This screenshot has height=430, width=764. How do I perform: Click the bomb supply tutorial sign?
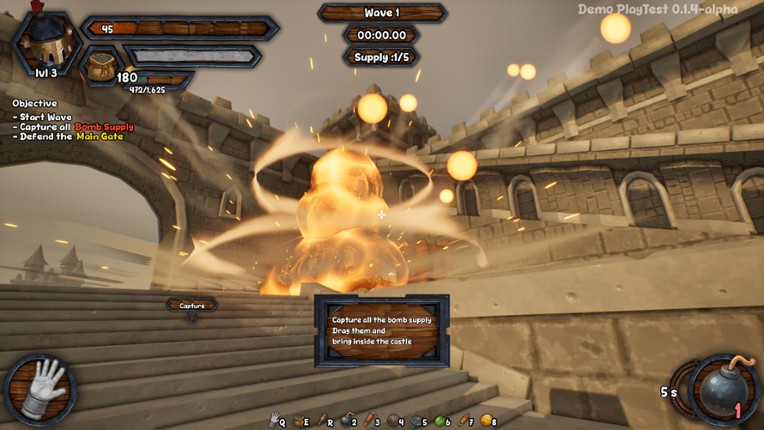tap(381, 331)
